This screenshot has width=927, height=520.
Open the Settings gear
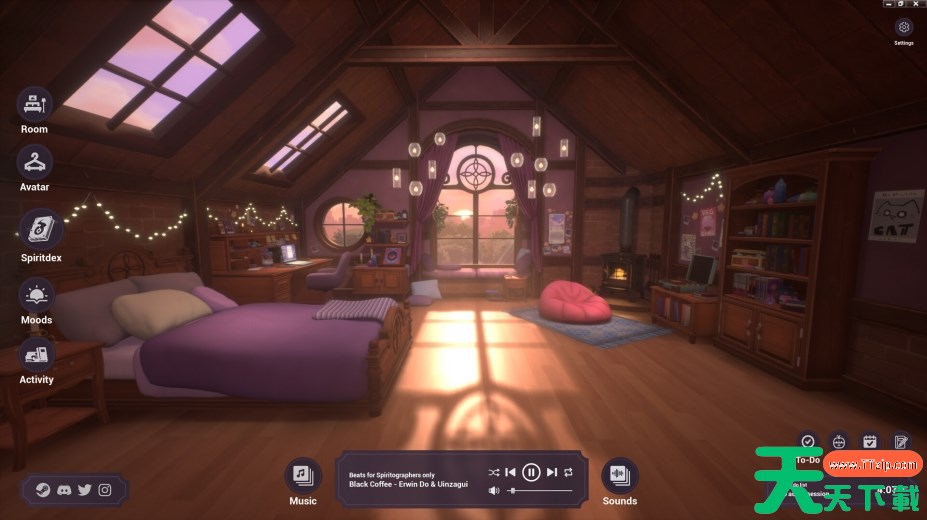[904, 28]
